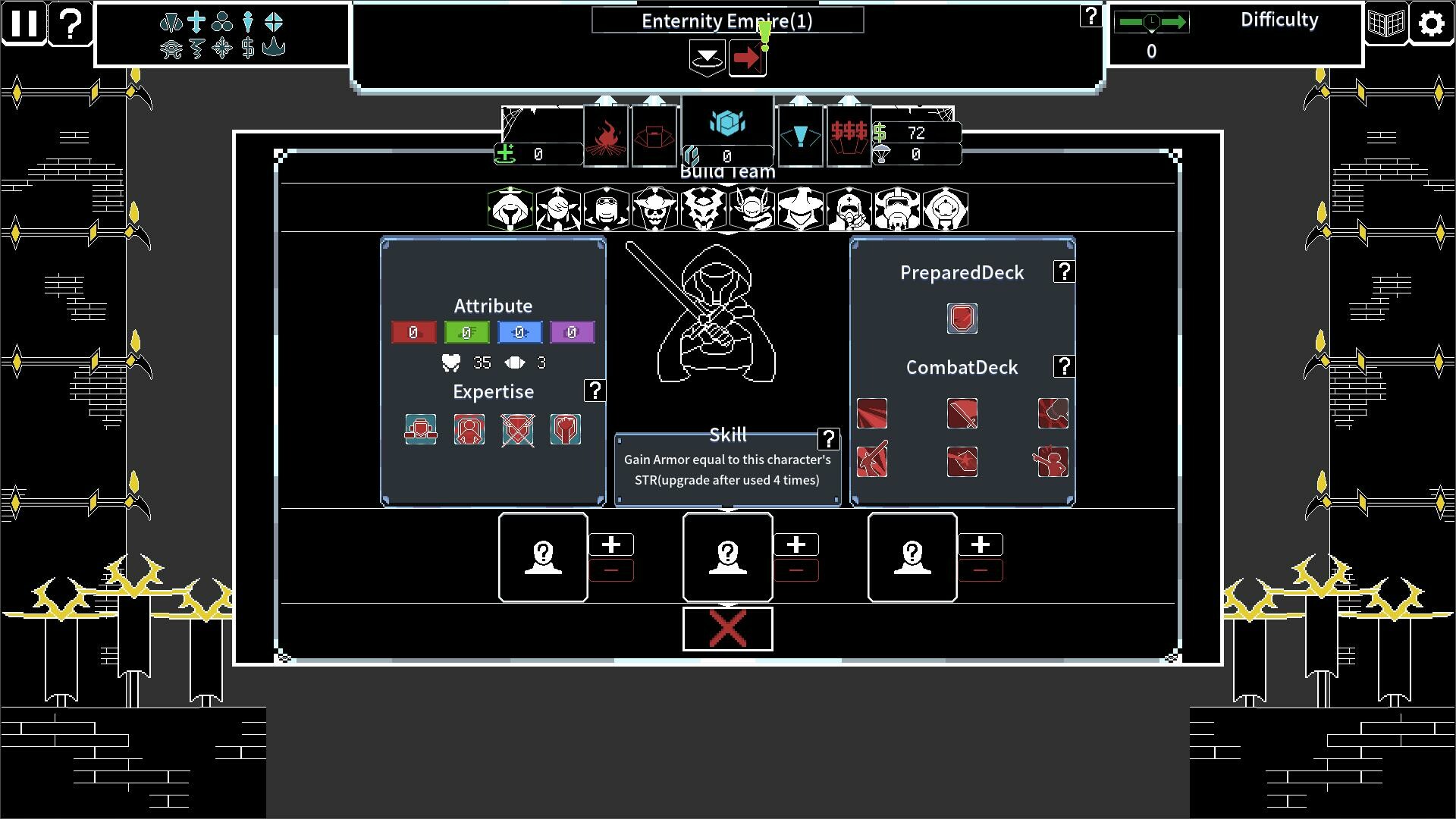Expand the PreparedDeck help question mark
1456x819 pixels.
[1064, 271]
